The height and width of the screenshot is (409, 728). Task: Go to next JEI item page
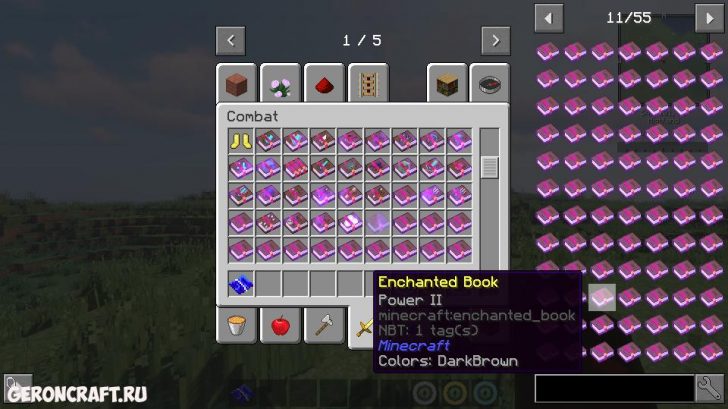pos(709,17)
